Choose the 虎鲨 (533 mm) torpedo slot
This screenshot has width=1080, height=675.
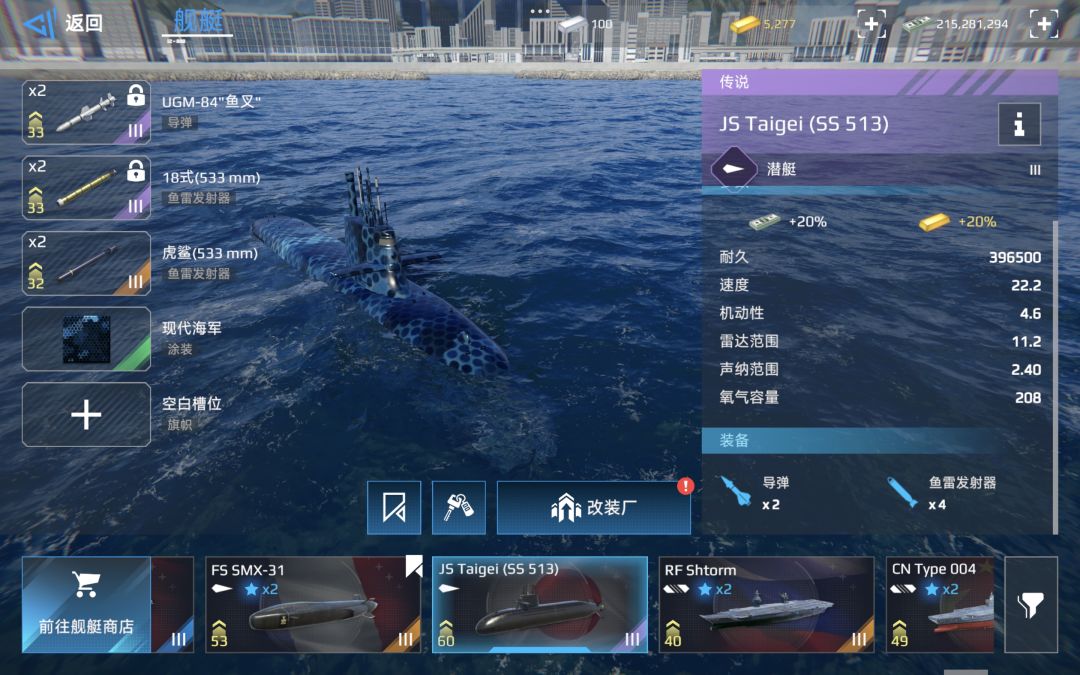tap(87, 264)
